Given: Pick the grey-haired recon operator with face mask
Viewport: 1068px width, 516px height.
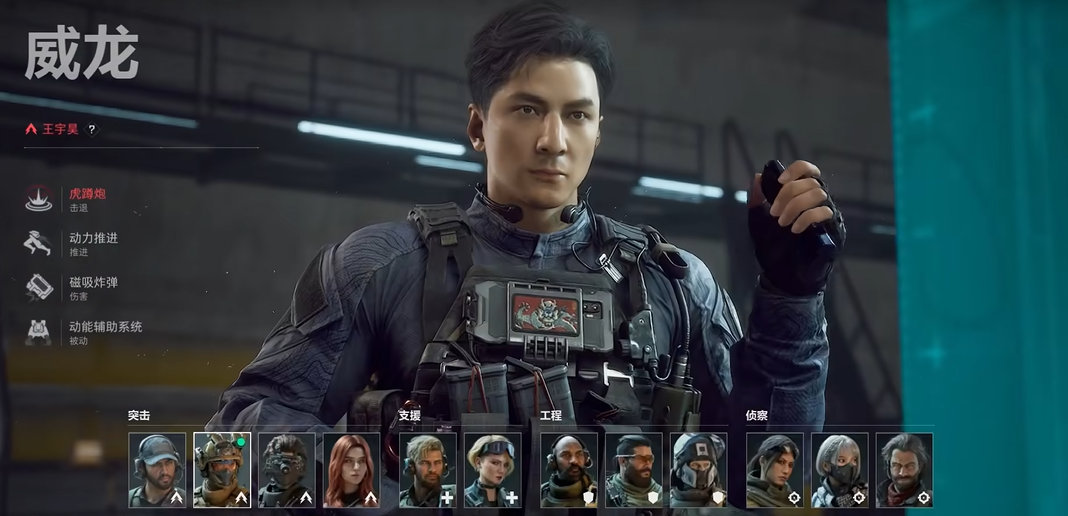Looking at the screenshot, I should pos(840,469).
